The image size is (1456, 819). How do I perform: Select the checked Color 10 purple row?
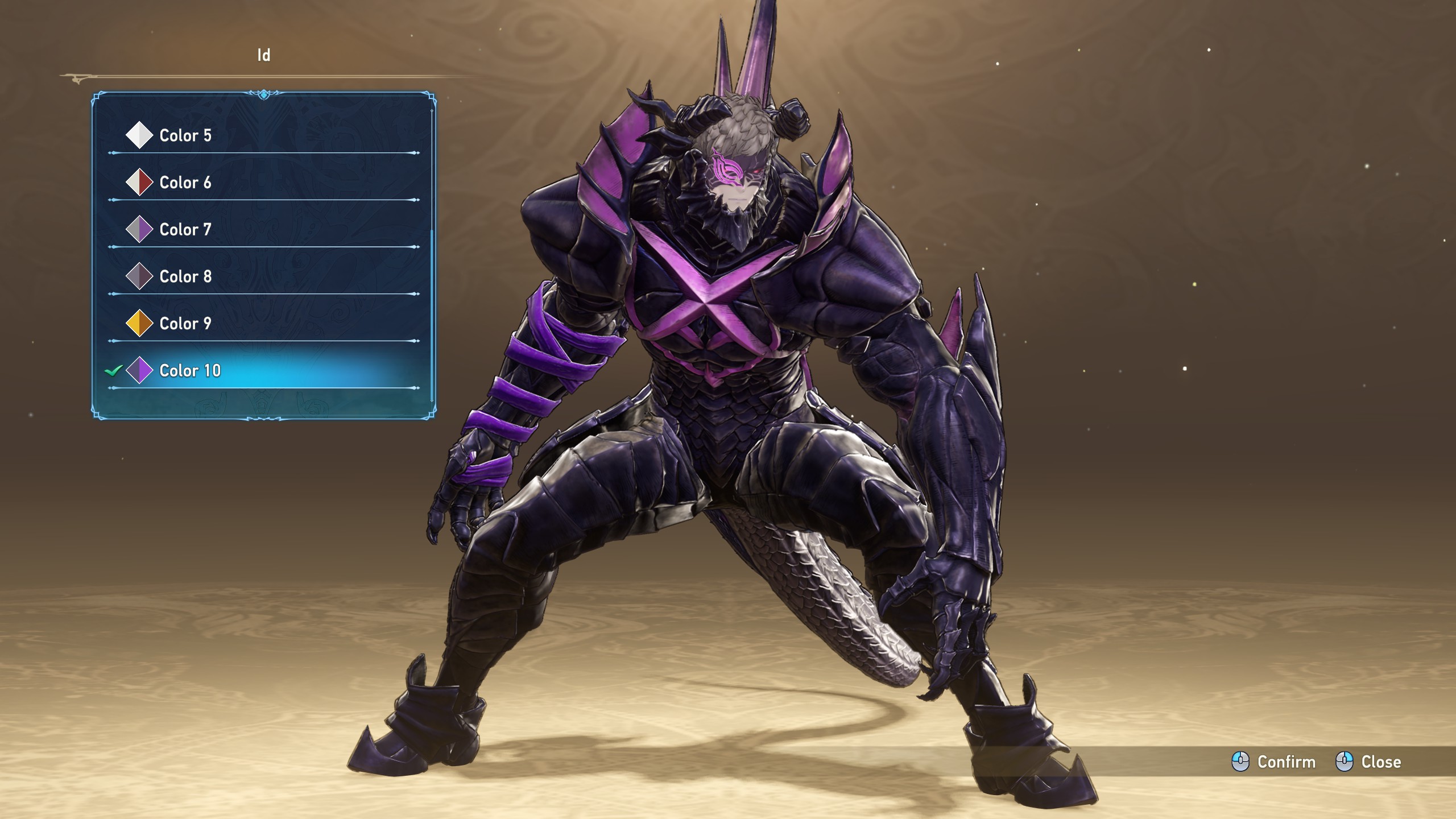tap(190, 371)
